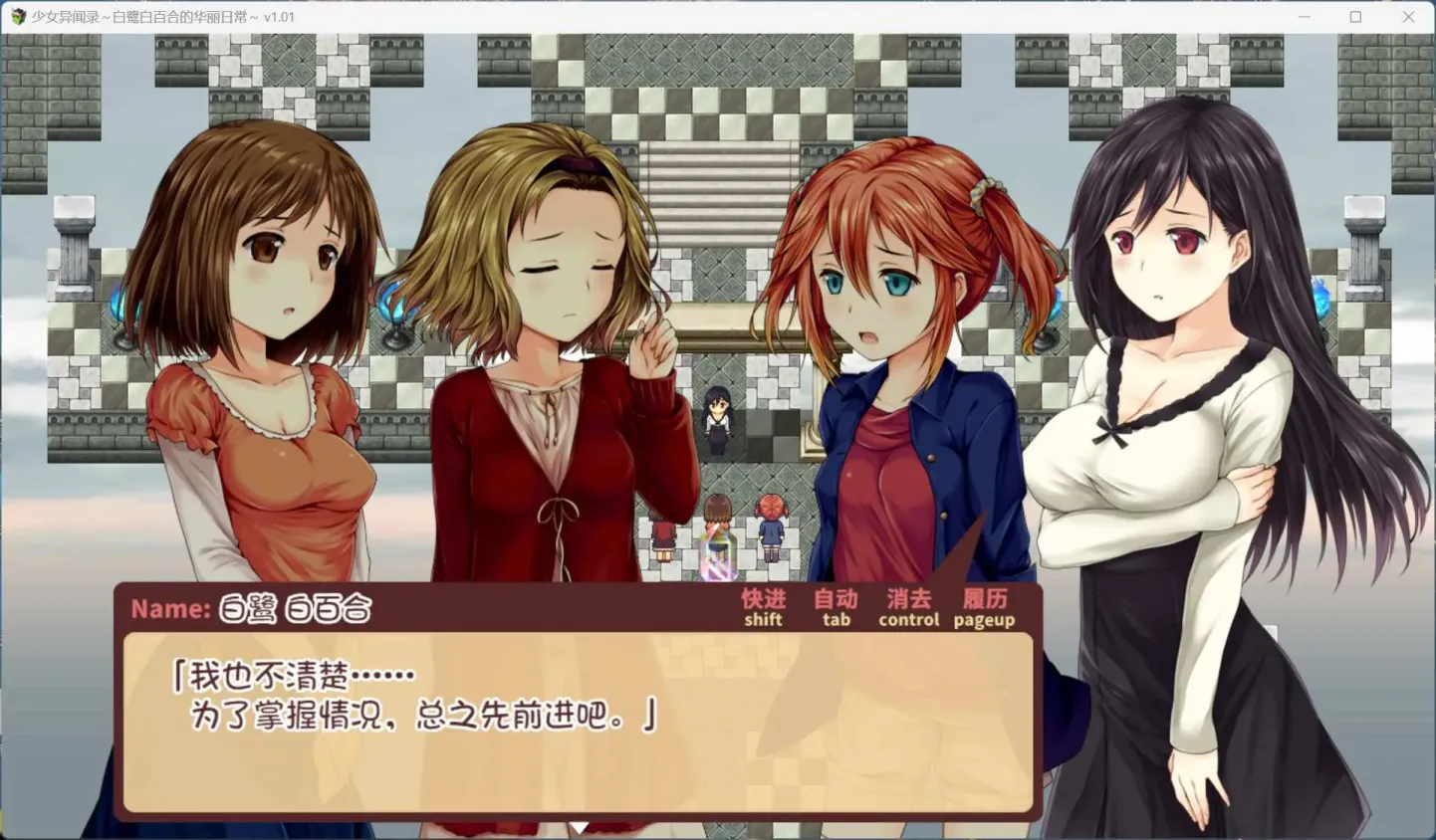Toggle auto-advance with the 自动 tab button
The width and height of the screenshot is (1436, 840).
click(x=835, y=607)
